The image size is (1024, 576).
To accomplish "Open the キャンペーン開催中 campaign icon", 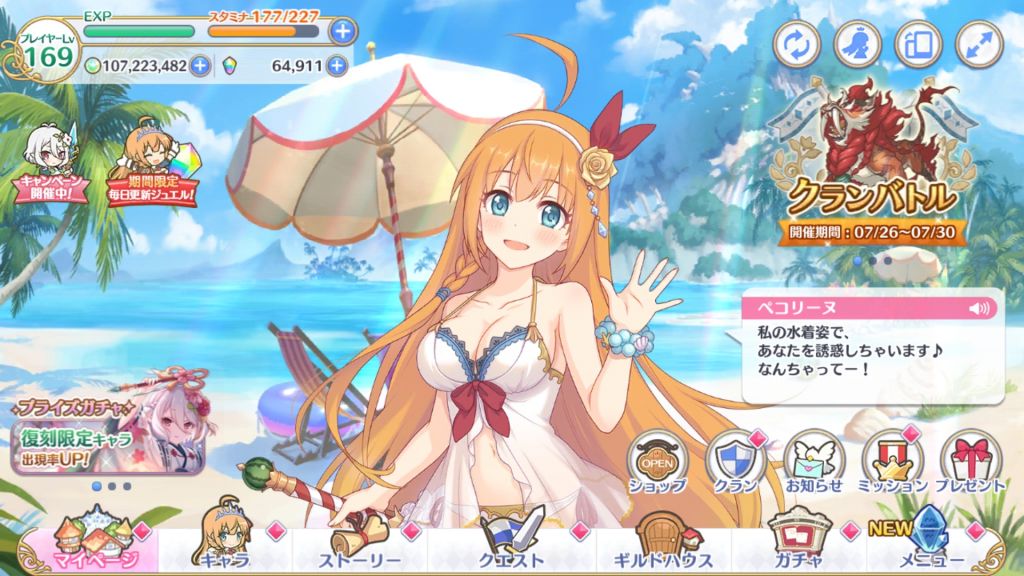I will [x=47, y=166].
